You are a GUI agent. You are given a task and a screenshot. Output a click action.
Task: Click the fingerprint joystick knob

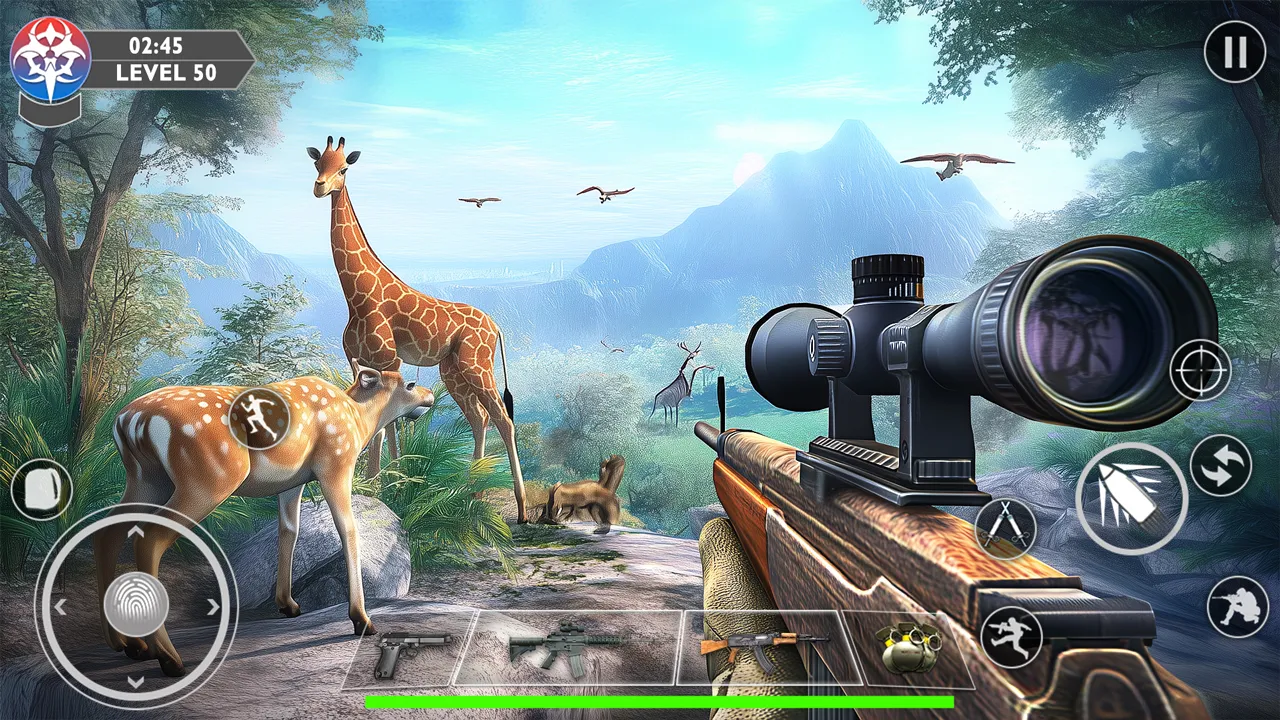tap(136, 605)
